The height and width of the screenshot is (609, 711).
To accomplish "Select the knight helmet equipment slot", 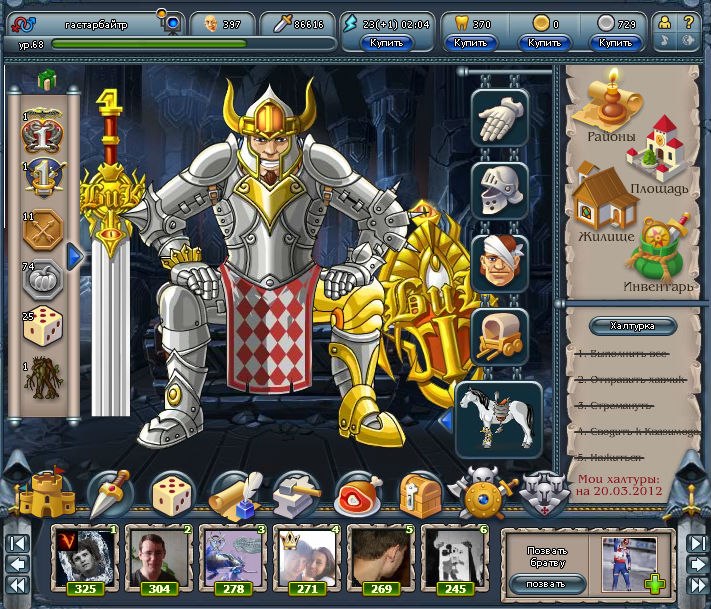I will (499, 189).
